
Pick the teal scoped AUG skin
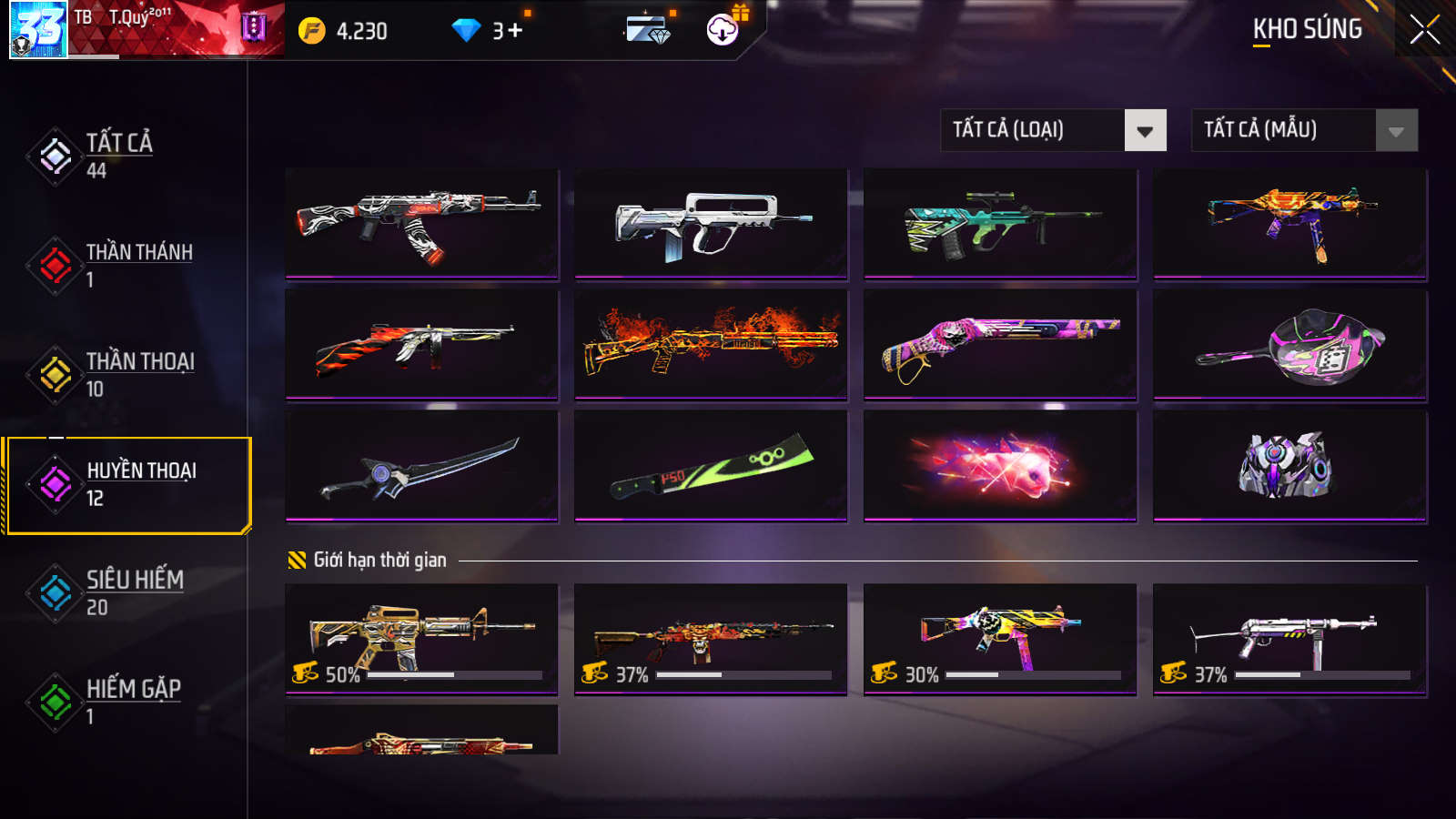tap(1000, 223)
